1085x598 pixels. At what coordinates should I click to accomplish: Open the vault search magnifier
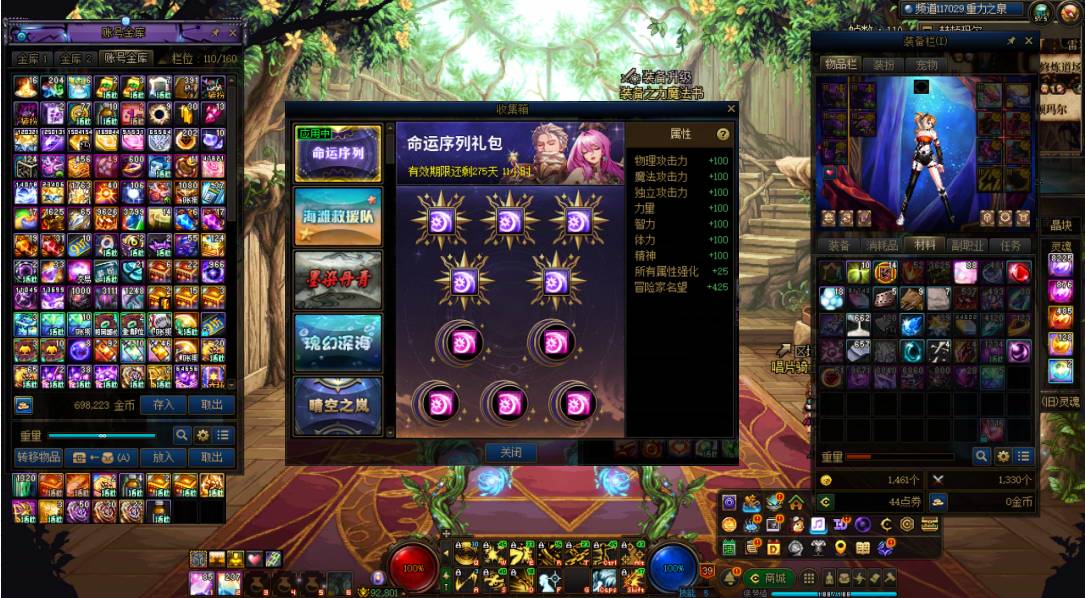pyautogui.click(x=182, y=435)
